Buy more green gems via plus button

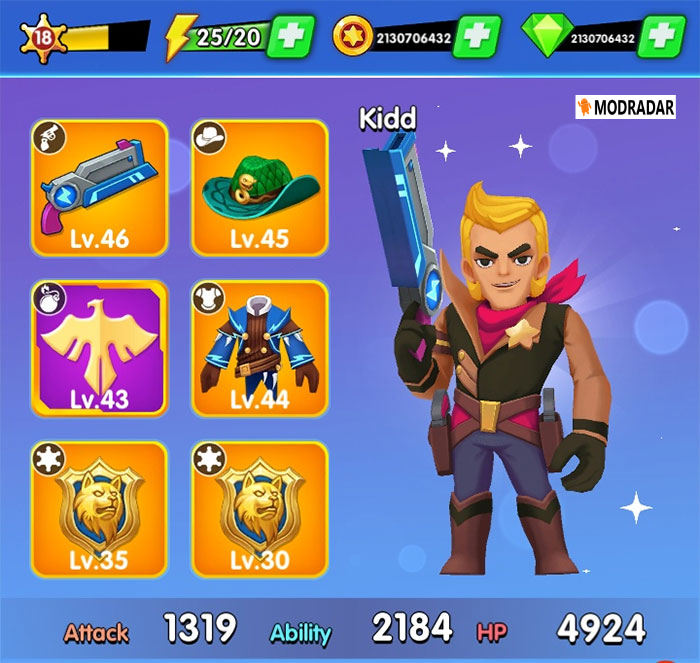[x=660, y=38]
